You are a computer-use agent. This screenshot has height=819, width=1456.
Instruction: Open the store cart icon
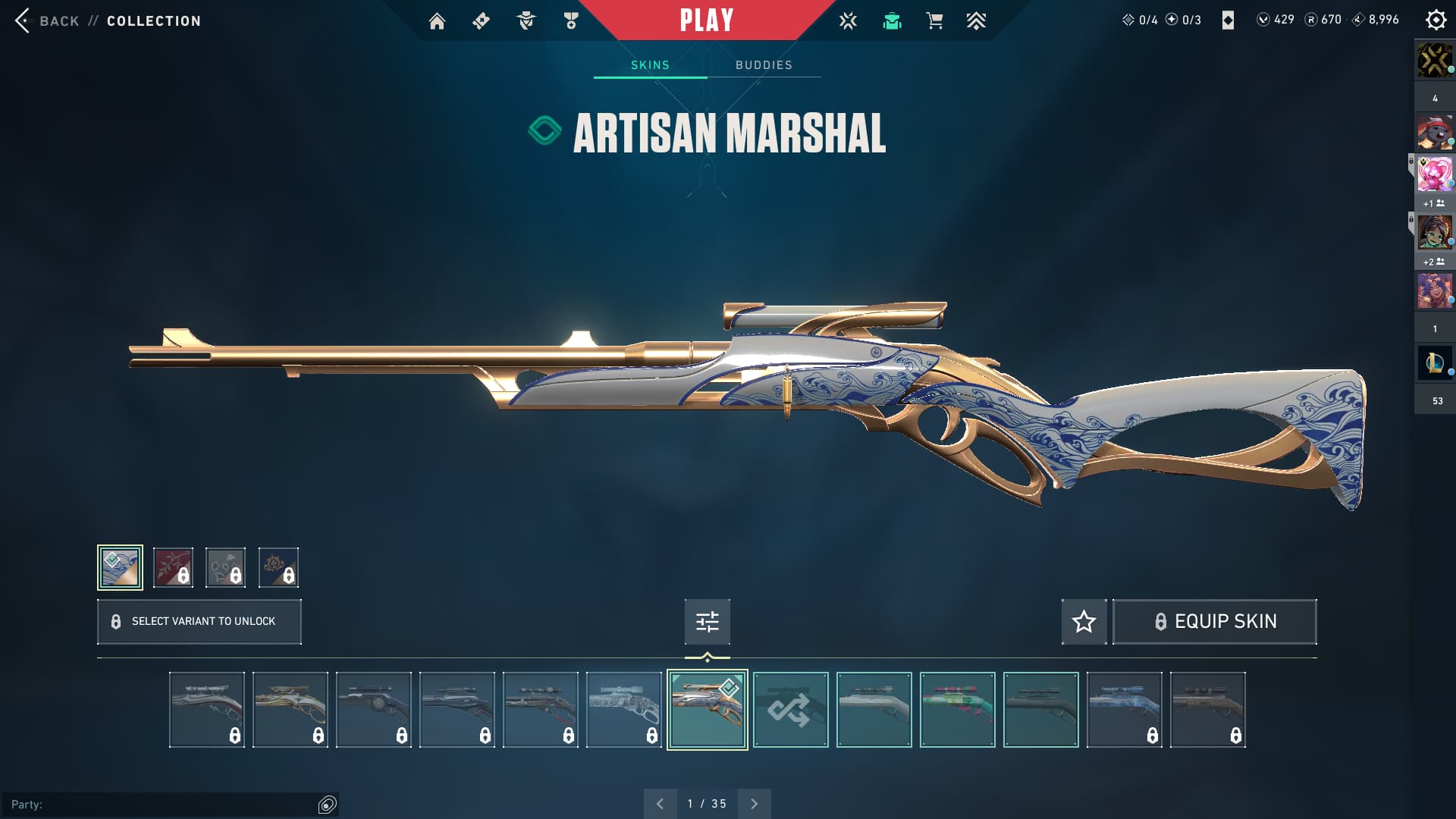pos(934,21)
